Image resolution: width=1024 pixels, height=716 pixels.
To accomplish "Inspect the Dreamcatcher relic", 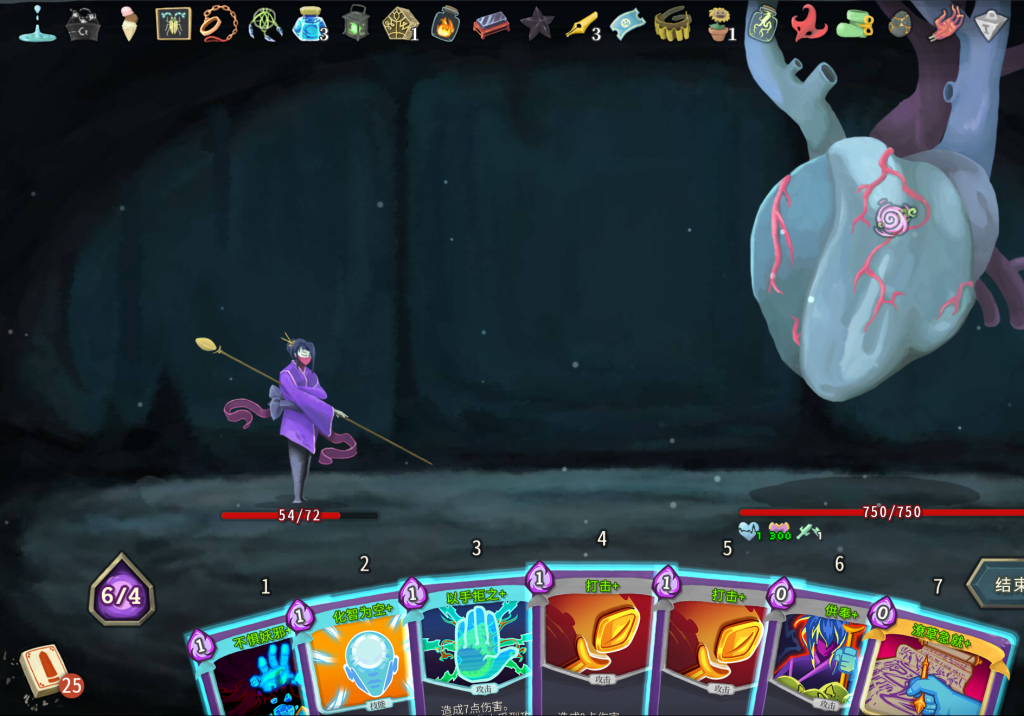I will point(265,23).
